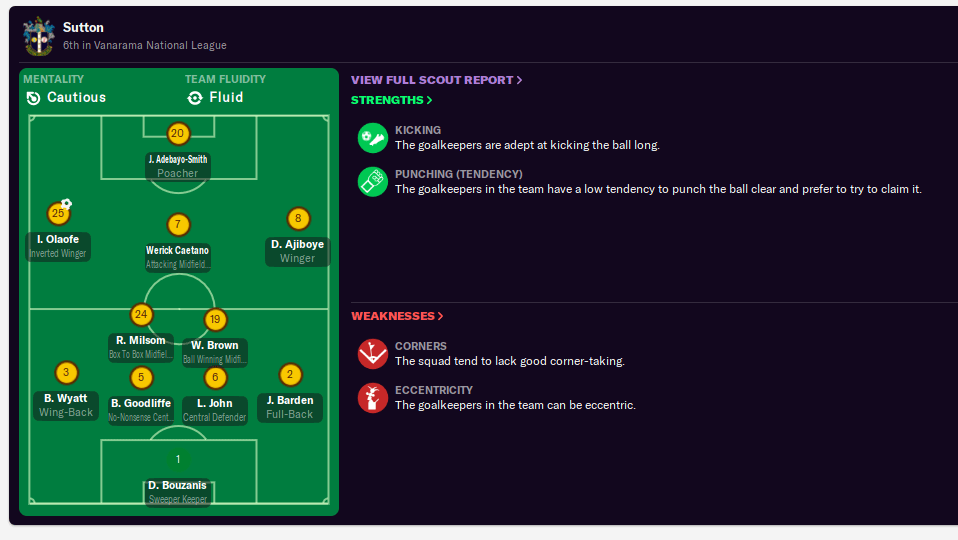This screenshot has width=958, height=540.
Task: Click the Kicking strength icon
Action: click(373, 137)
